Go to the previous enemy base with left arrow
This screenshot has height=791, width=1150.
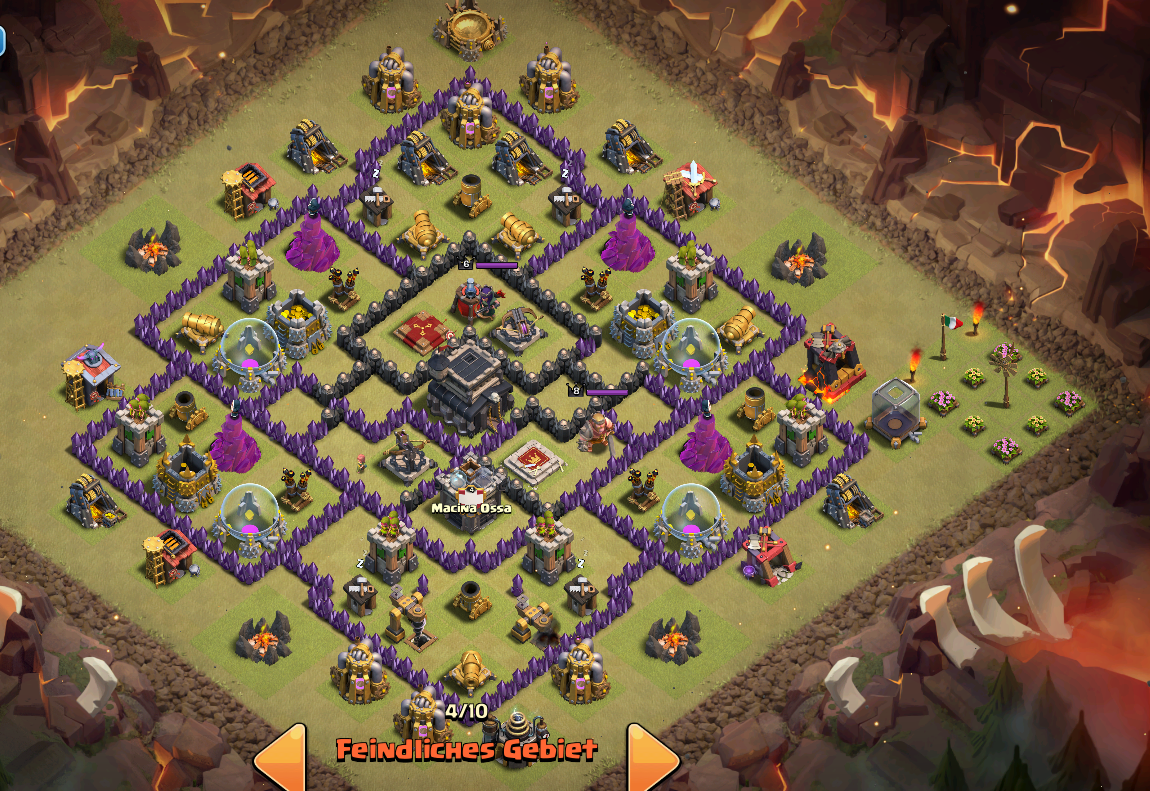coord(283,758)
